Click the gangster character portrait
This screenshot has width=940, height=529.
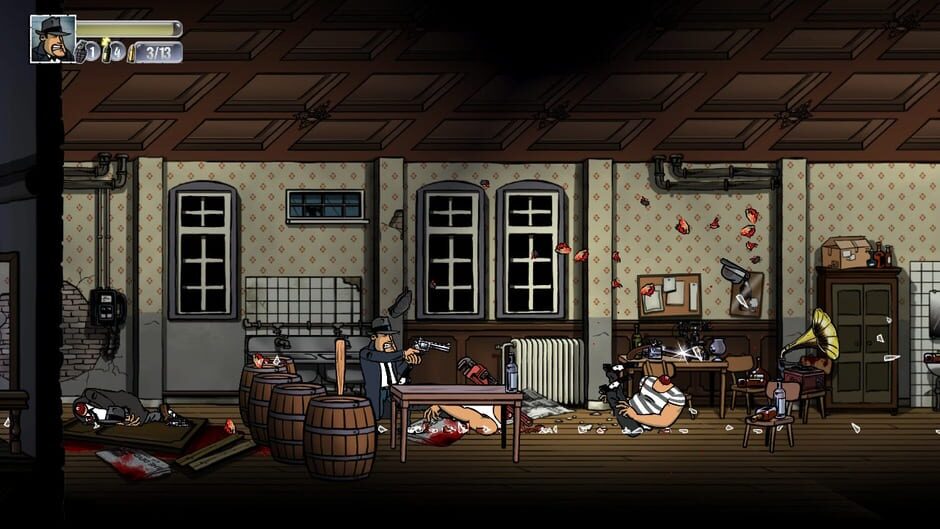[53, 39]
